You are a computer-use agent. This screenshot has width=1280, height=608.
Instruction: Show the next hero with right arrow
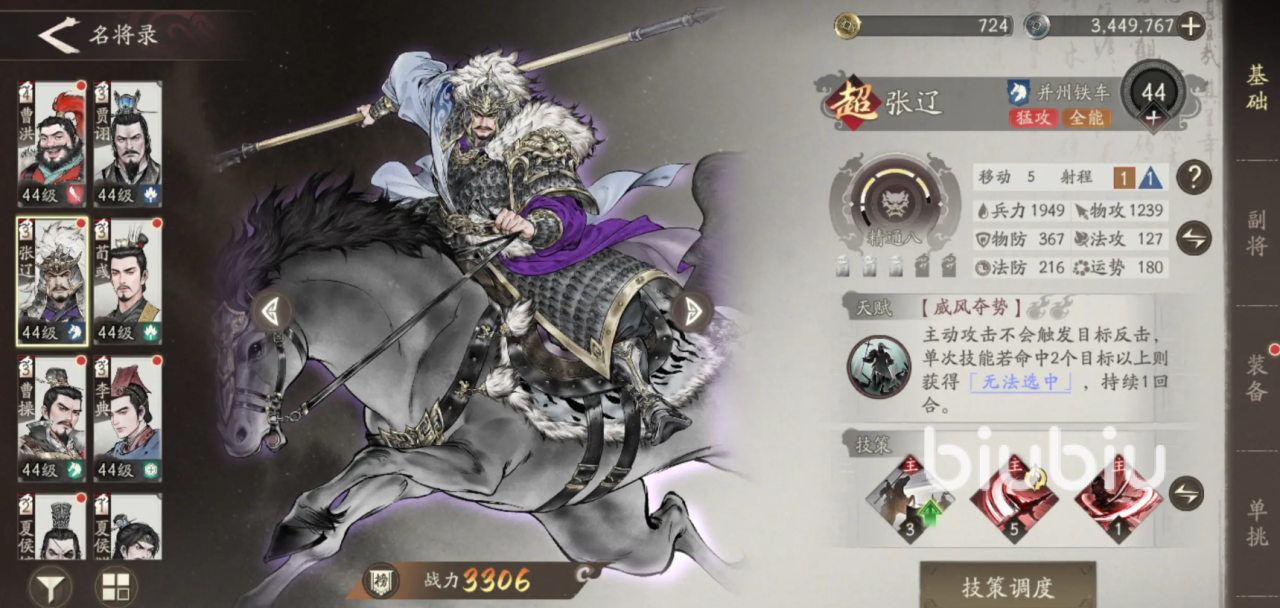(690, 311)
